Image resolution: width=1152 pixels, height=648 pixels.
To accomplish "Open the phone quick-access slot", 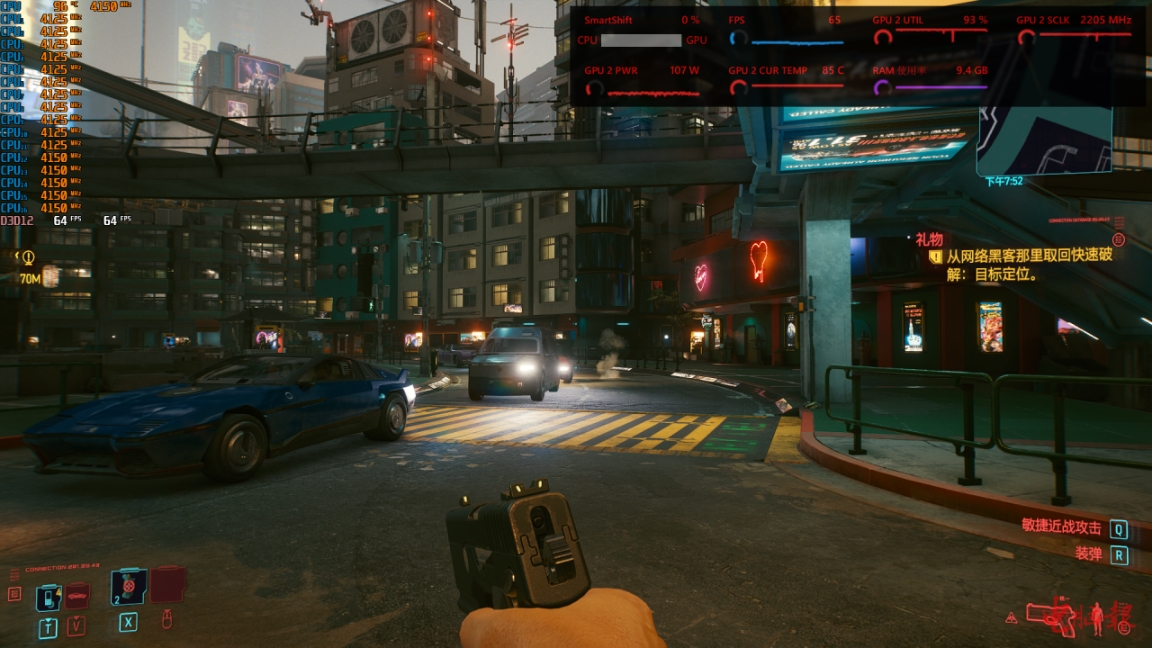I will (48, 597).
